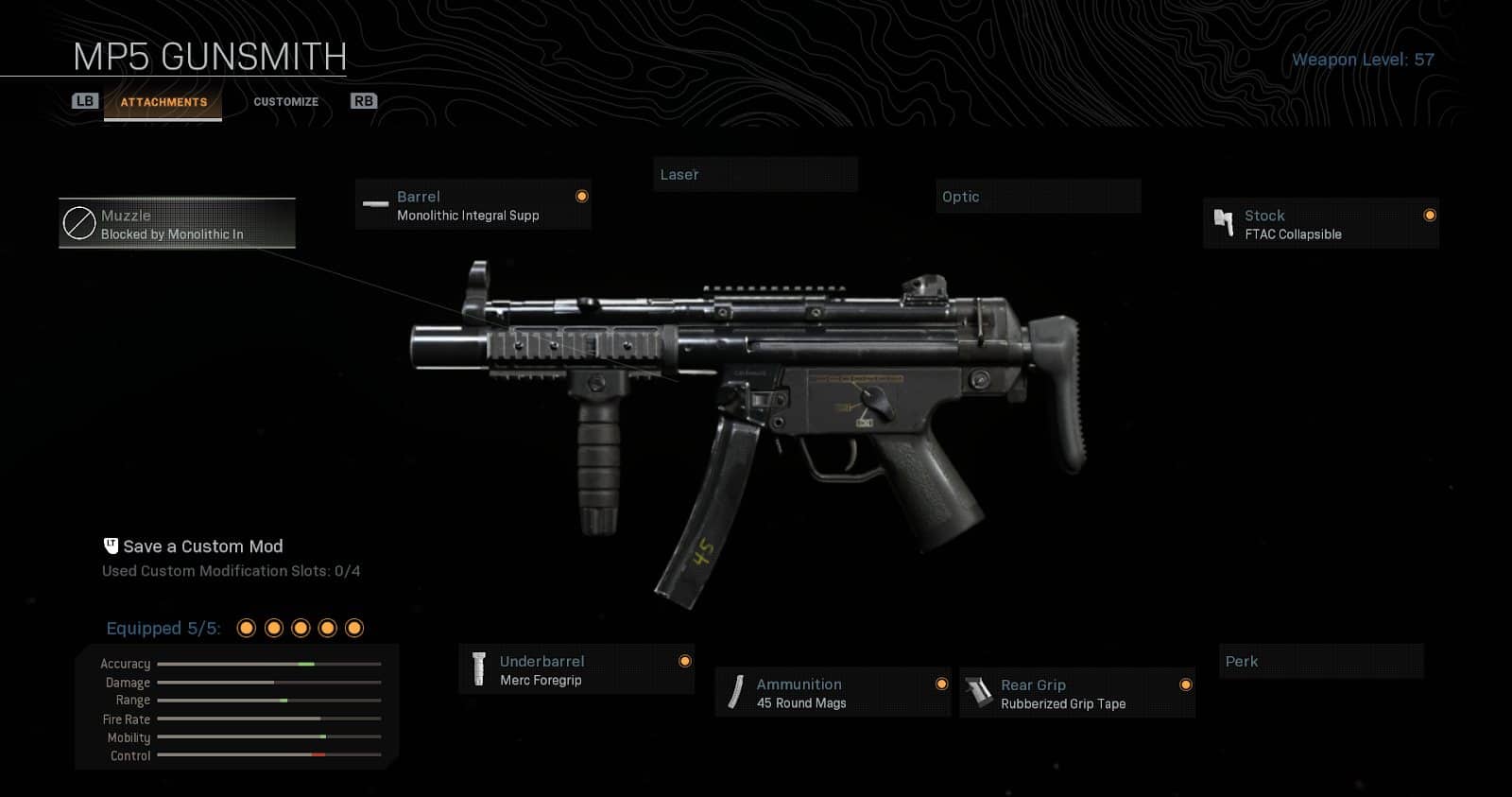Click the first Equipped attachment dot
The height and width of the screenshot is (797, 1512).
click(248, 627)
